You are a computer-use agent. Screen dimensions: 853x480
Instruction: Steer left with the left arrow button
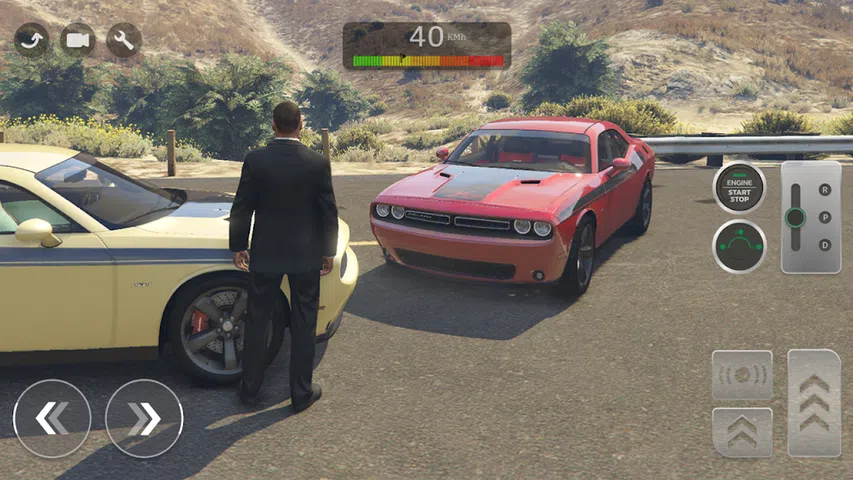[52, 418]
